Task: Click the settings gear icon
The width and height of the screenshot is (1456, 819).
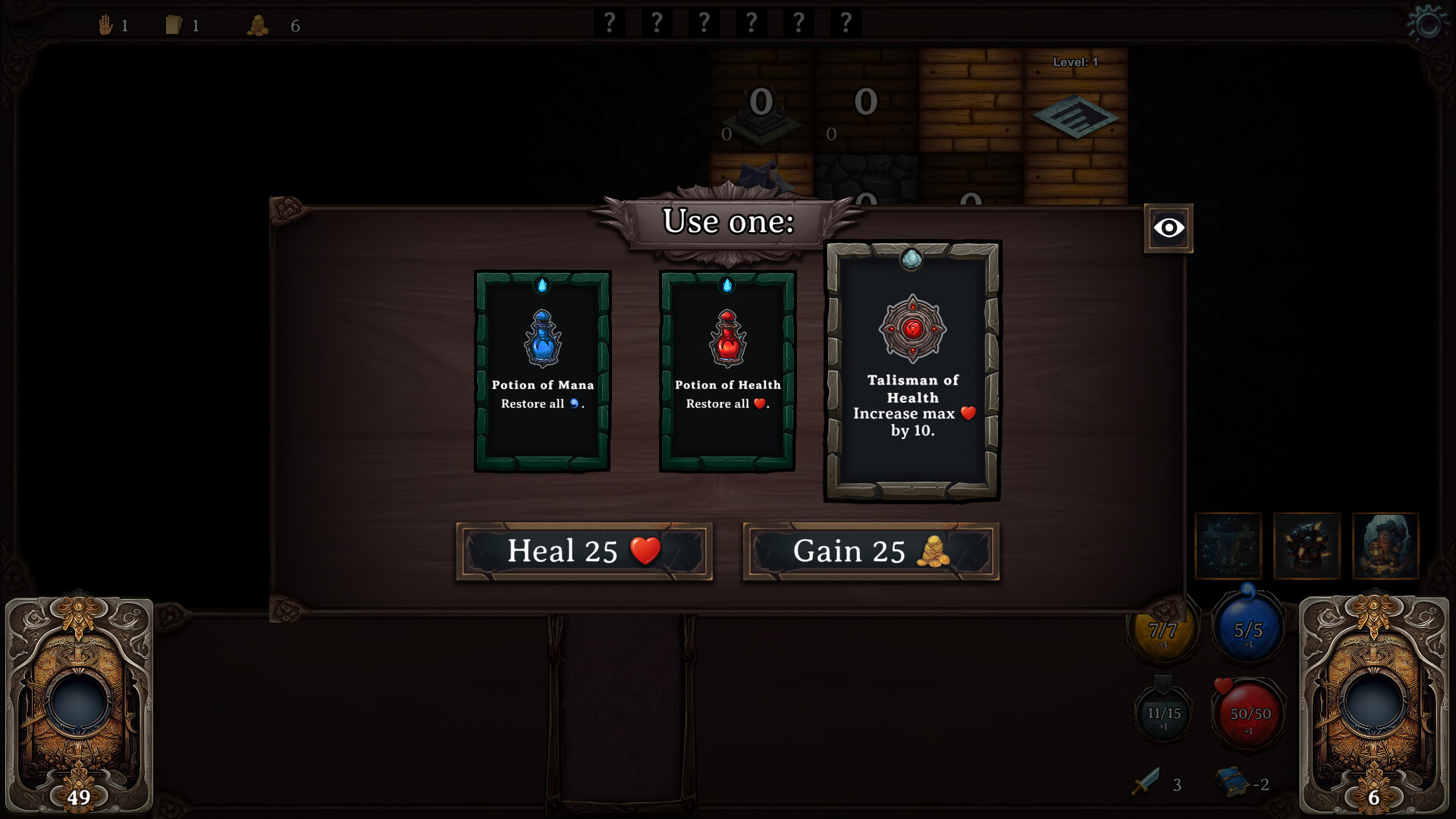Action: click(1429, 24)
